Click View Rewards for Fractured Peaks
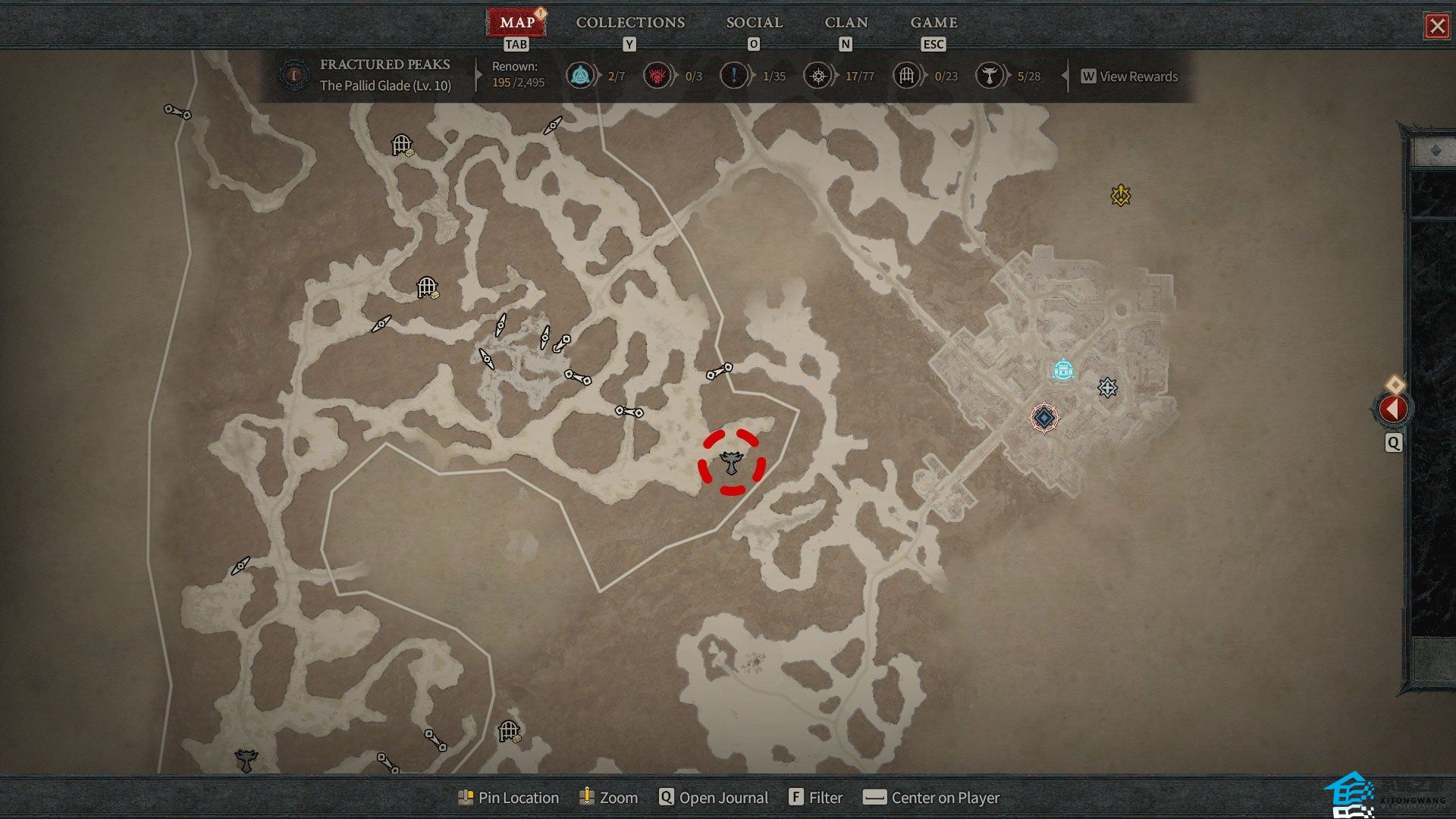Screen dimensions: 1456x819 click(1130, 77)
